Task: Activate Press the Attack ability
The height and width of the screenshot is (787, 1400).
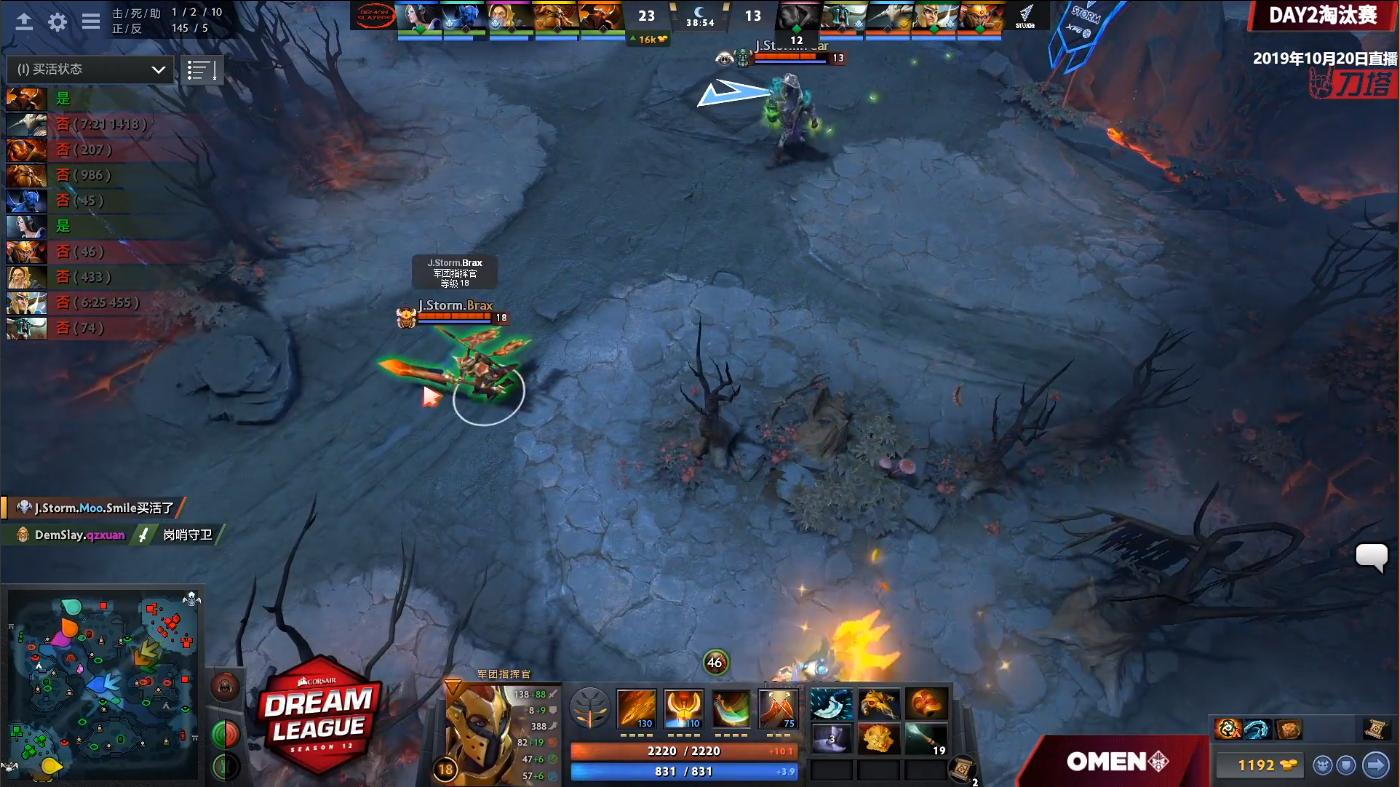Action: click(684, 707)
